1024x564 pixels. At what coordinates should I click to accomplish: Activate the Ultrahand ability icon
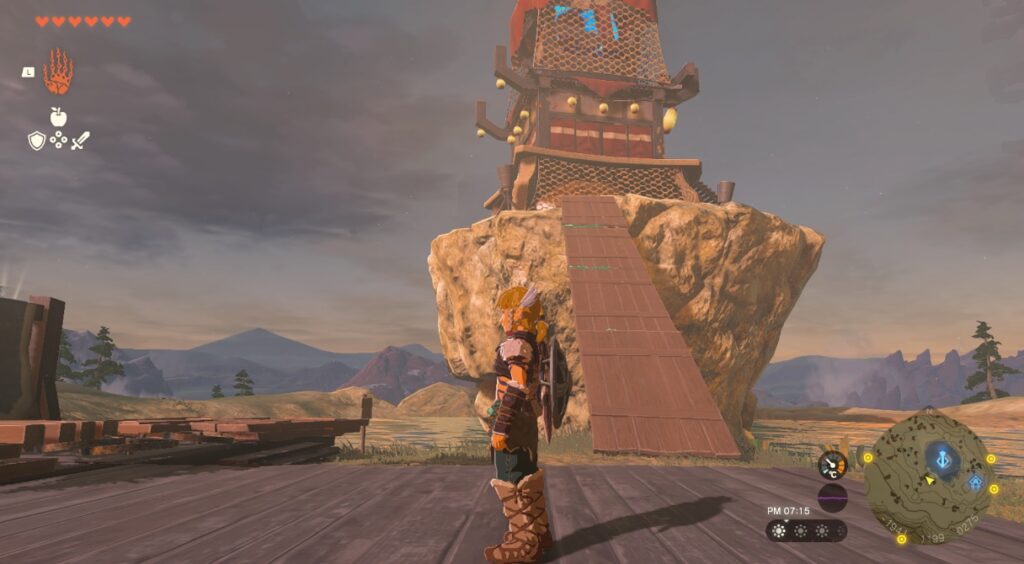point(58,72)
